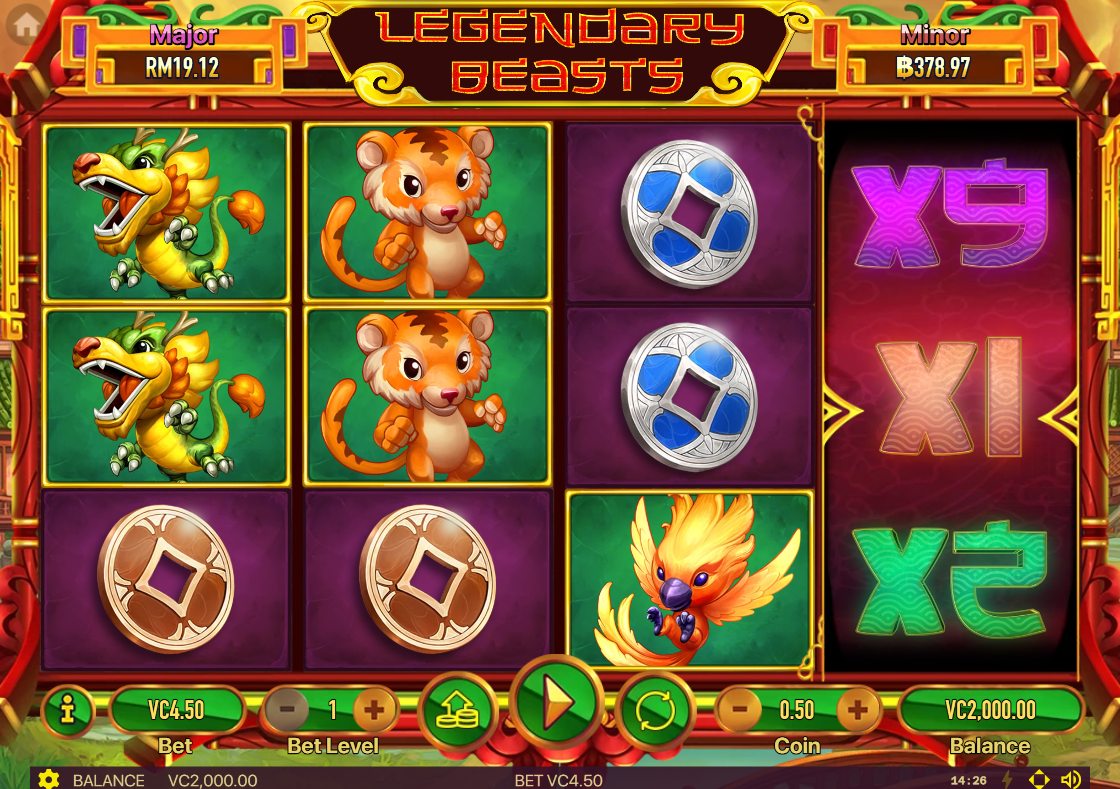The width and height of the screenshot is (1120, 789).
Task: Increase the Bet Level
Action: coord(374,711)
